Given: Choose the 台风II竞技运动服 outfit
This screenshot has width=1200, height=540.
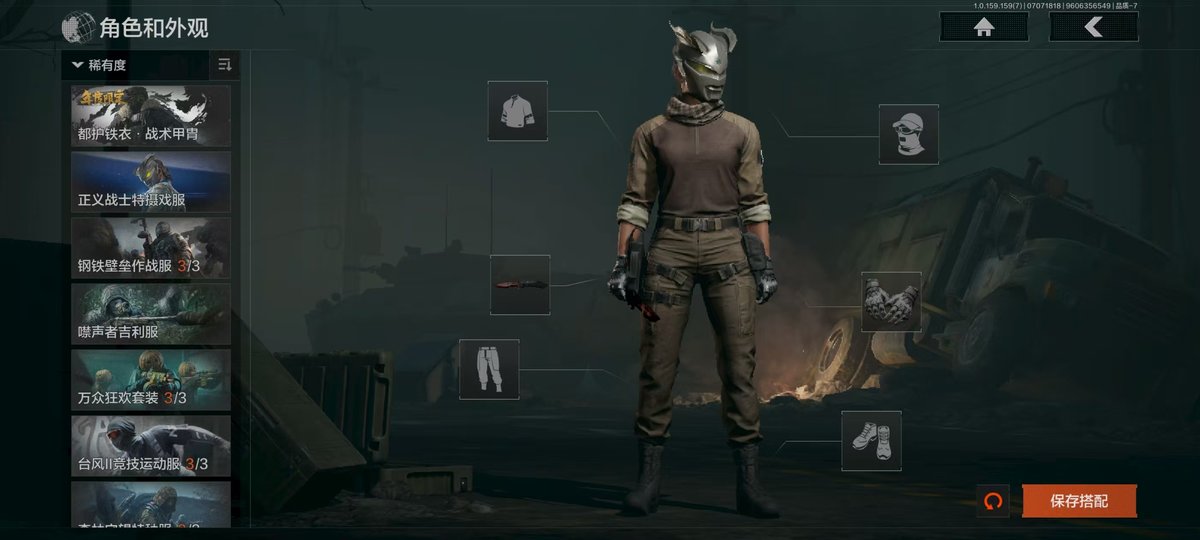Looking at the screenshot, I should pyautogui.click(x=151, y=446).
